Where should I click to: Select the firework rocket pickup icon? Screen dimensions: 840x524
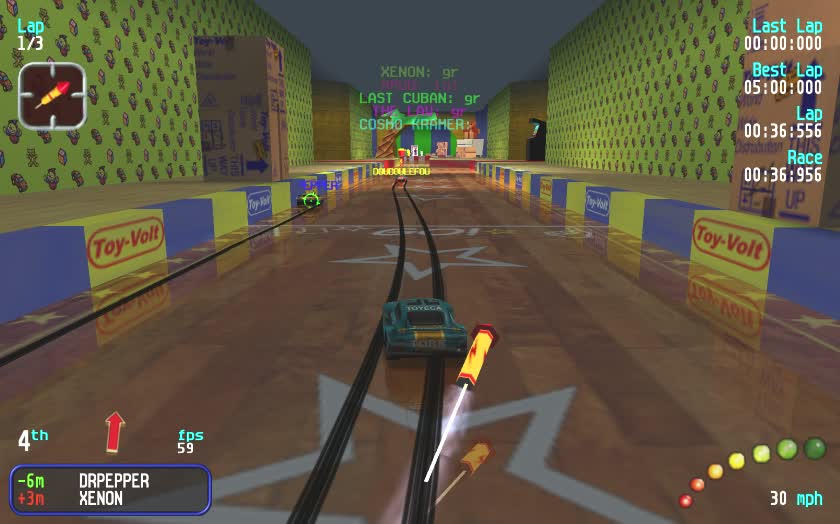pyautogui.click(x=52, y=95)
